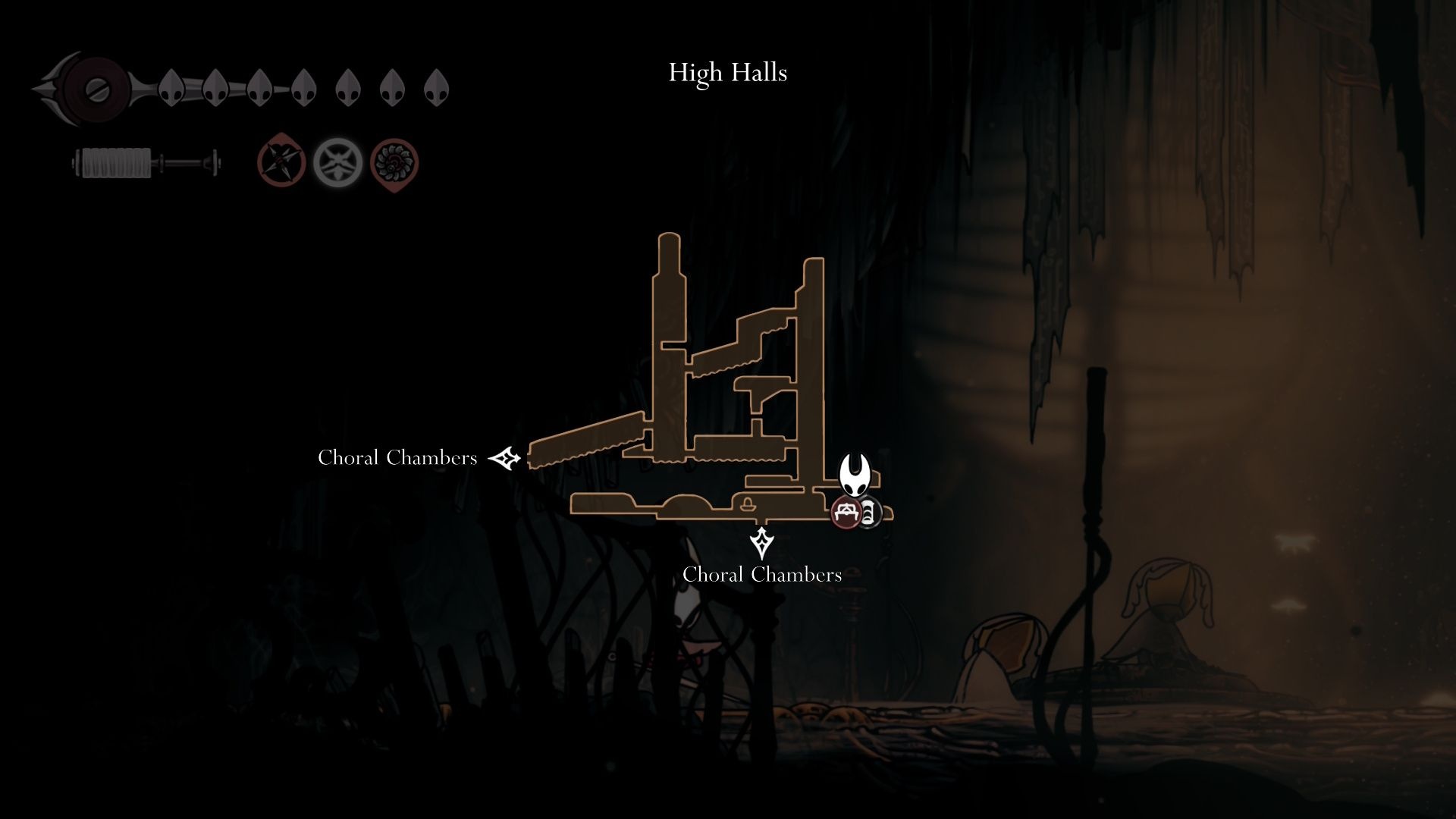Follow the left exit arrow to Choral Chambers
1456x819 pixels.
(504, 458)
